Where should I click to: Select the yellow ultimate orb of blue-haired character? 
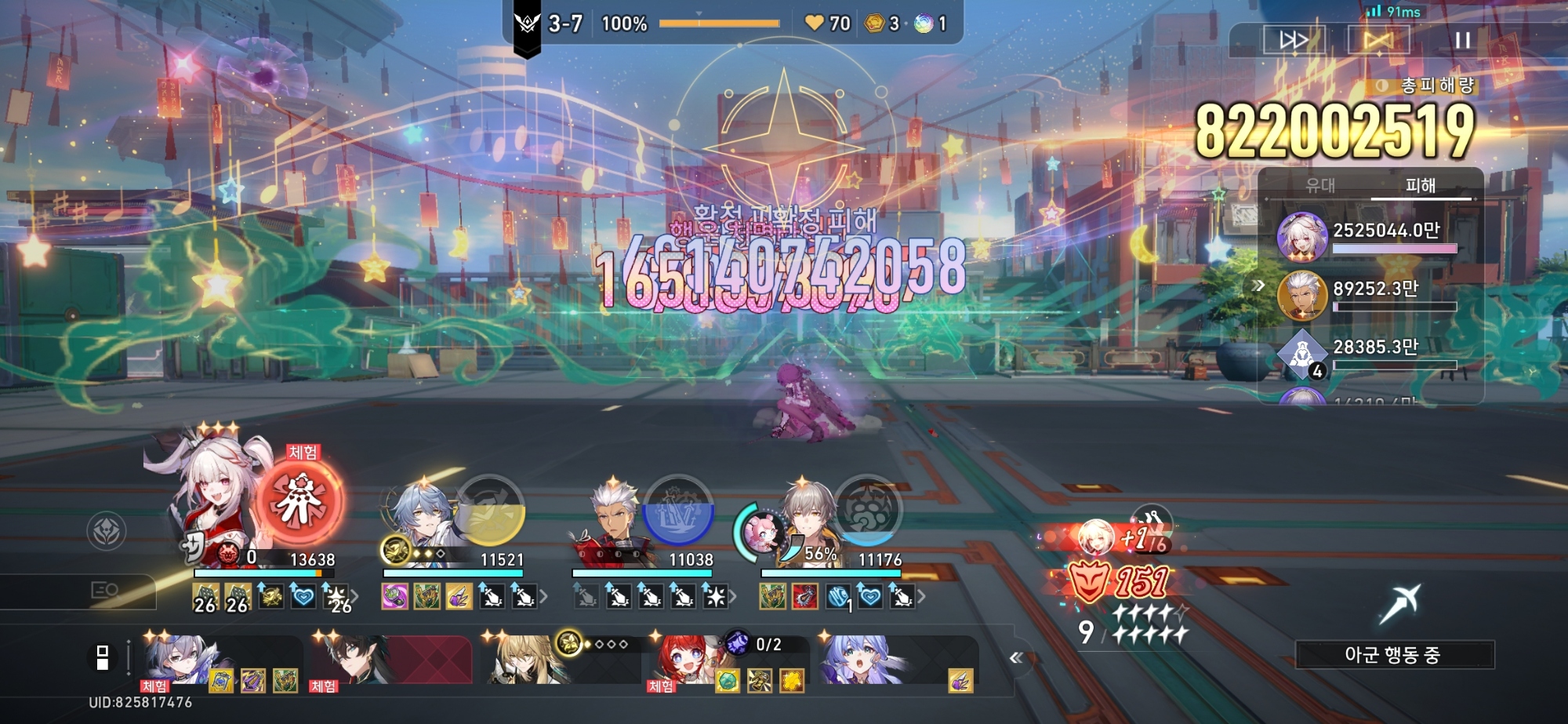(491, 511)
